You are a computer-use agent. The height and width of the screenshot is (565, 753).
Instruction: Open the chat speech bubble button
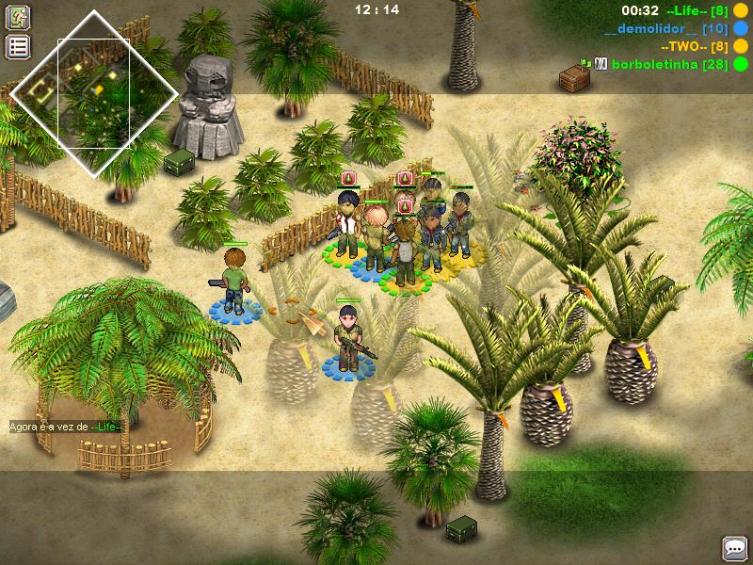(735, 548)
